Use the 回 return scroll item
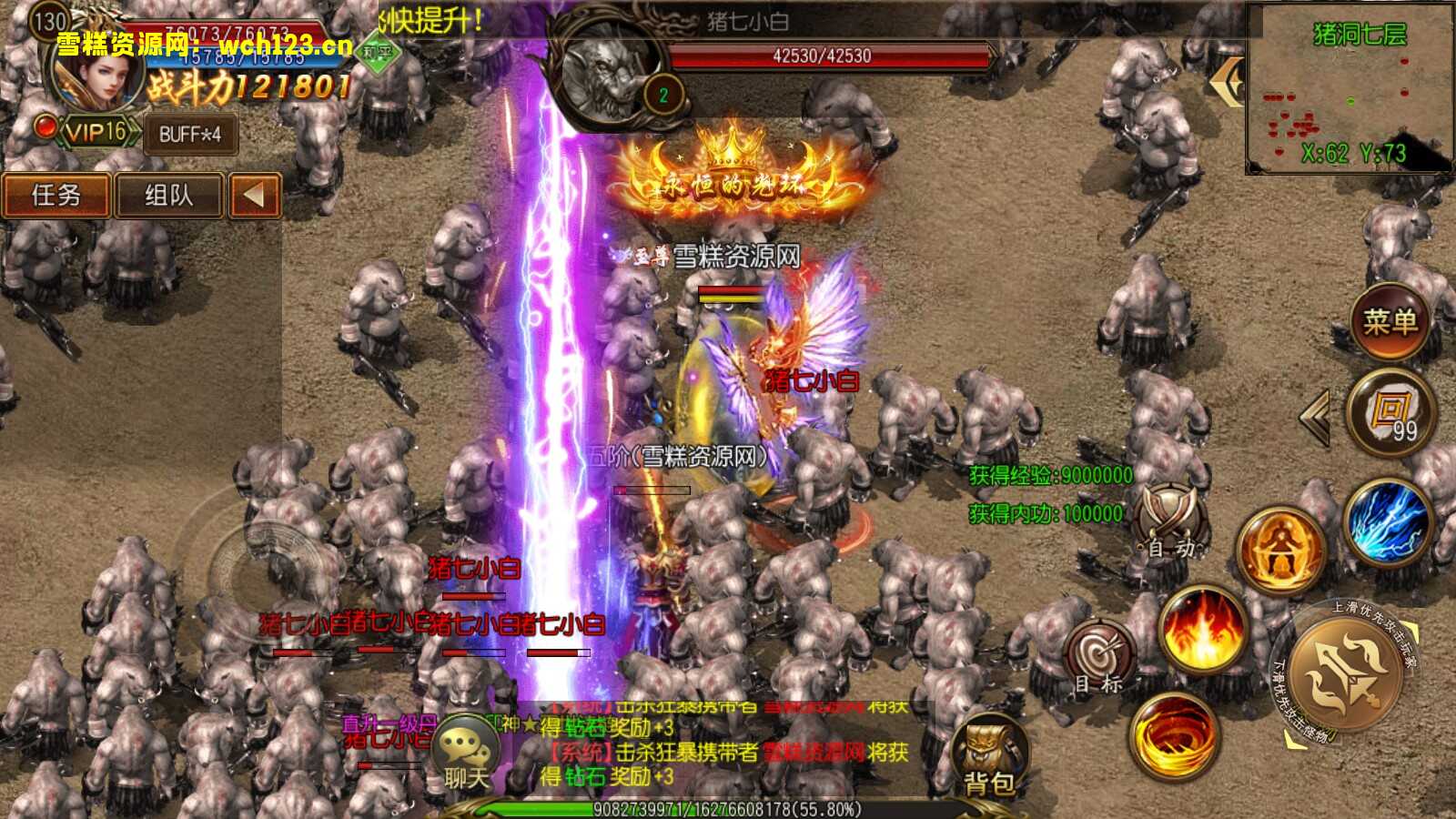This screenshot has height=819, width=1456. [x=1390, y=415]
